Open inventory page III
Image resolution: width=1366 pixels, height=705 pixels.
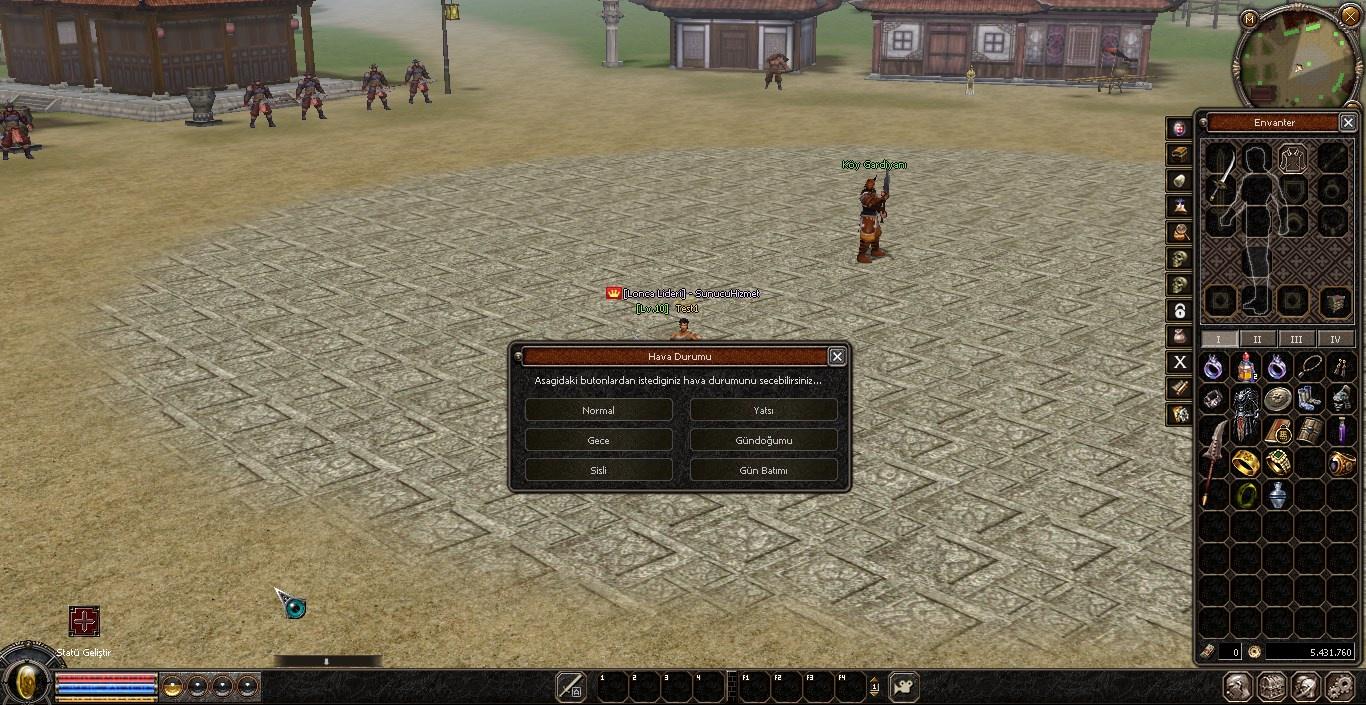1296,339
